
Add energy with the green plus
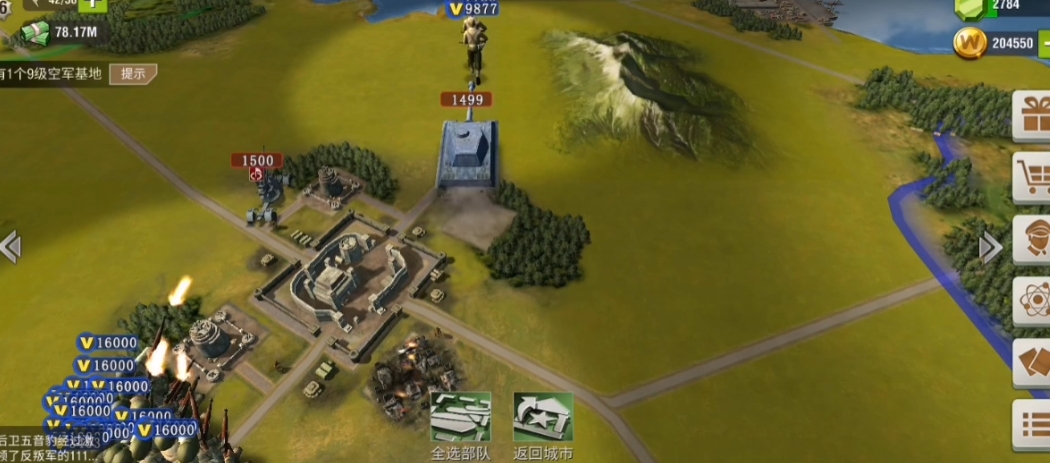[92, 4]
